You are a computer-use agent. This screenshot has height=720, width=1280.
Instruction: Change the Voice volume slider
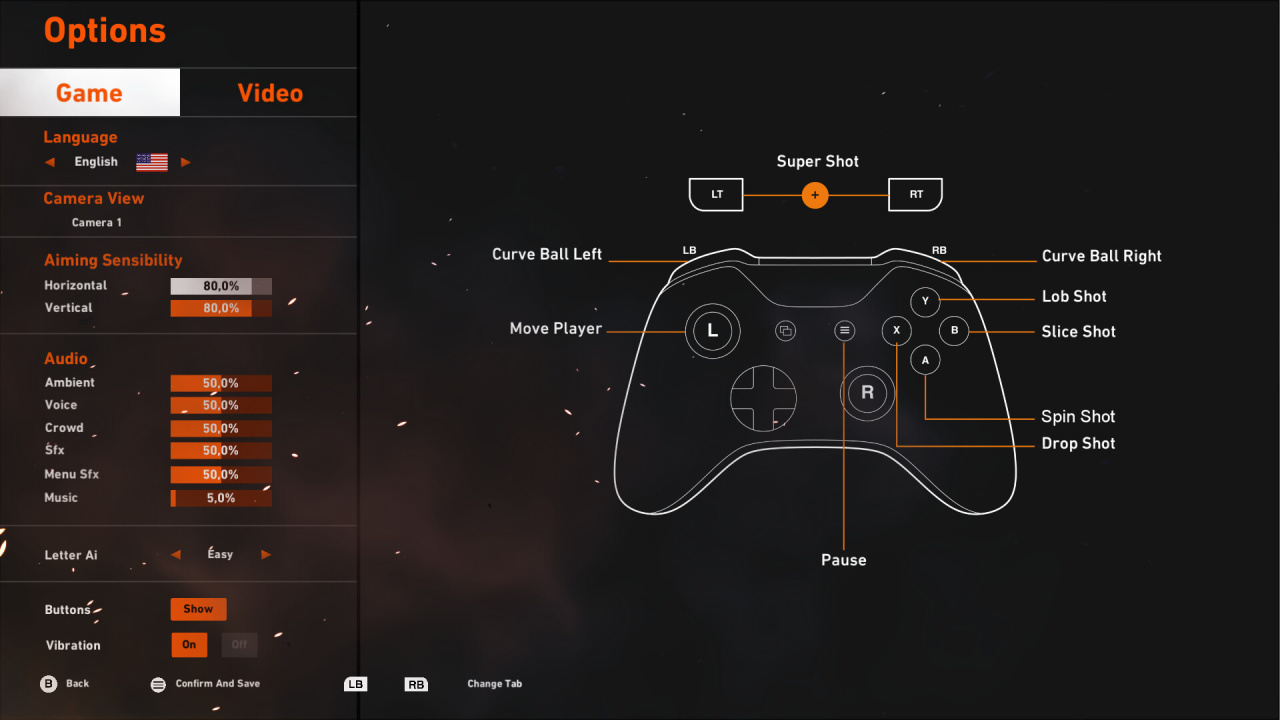pyautogui.click(x=221, y=405)
